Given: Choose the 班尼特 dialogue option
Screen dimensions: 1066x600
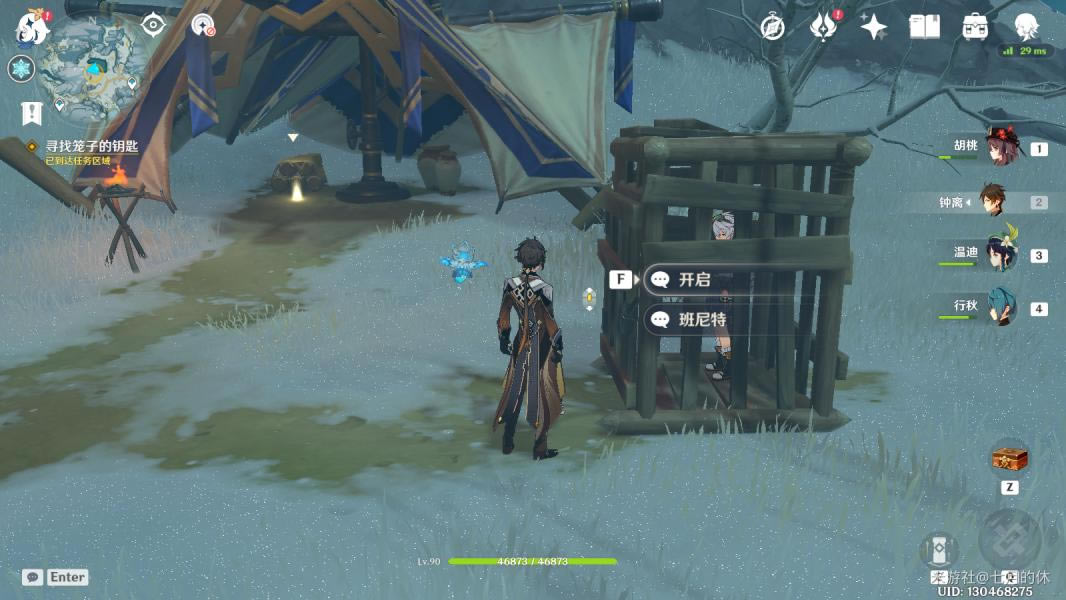Looking at the screenshot, I should tap(701, 320).
